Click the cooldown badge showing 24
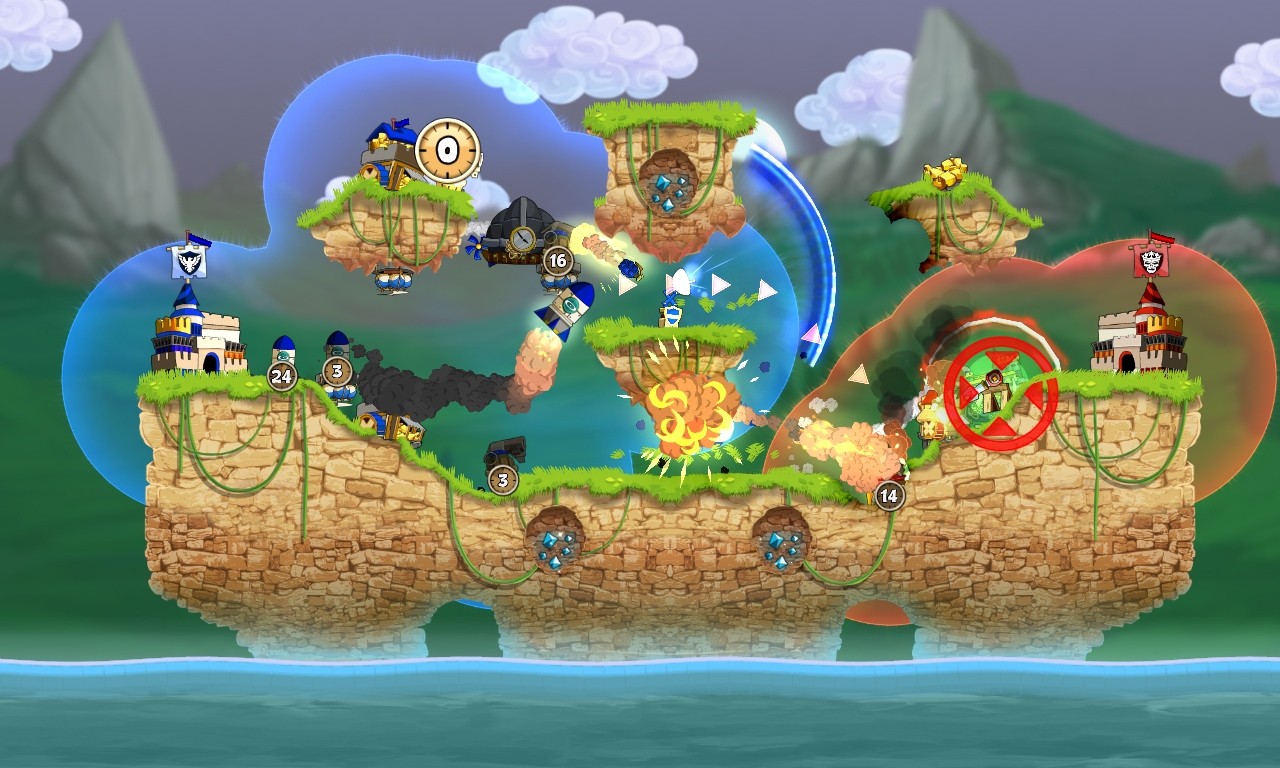Screen dimensions: 1280x768 pos(281,376)
